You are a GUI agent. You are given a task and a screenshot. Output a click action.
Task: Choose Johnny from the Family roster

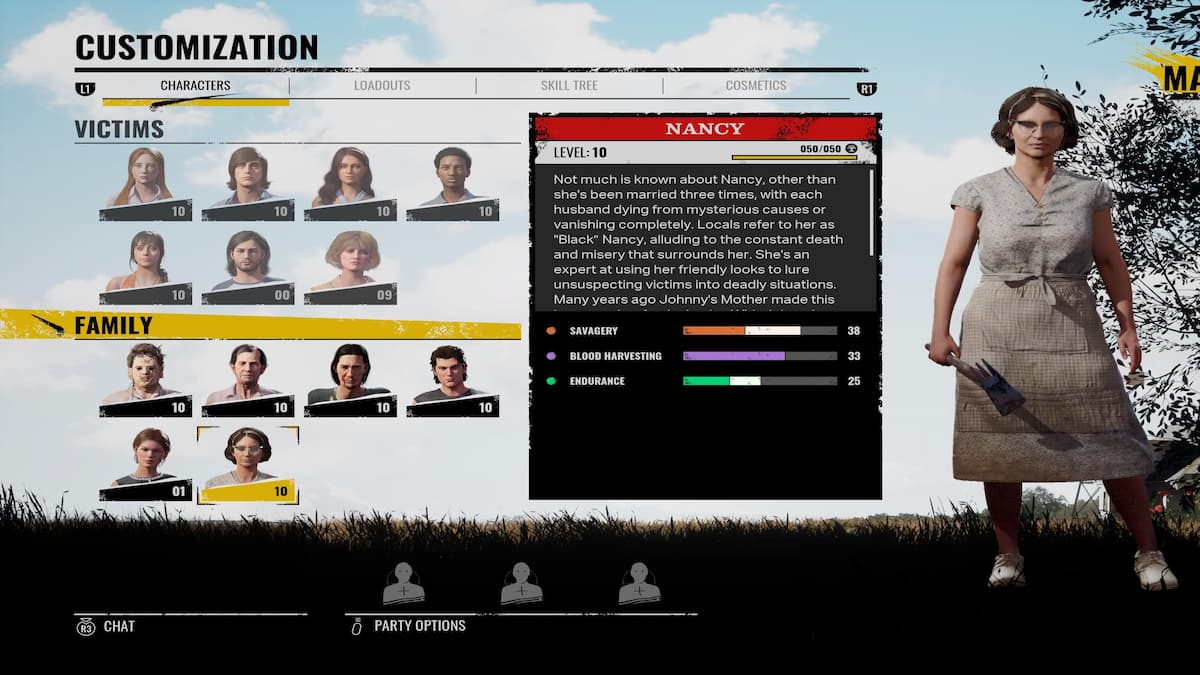click(452, 379)
